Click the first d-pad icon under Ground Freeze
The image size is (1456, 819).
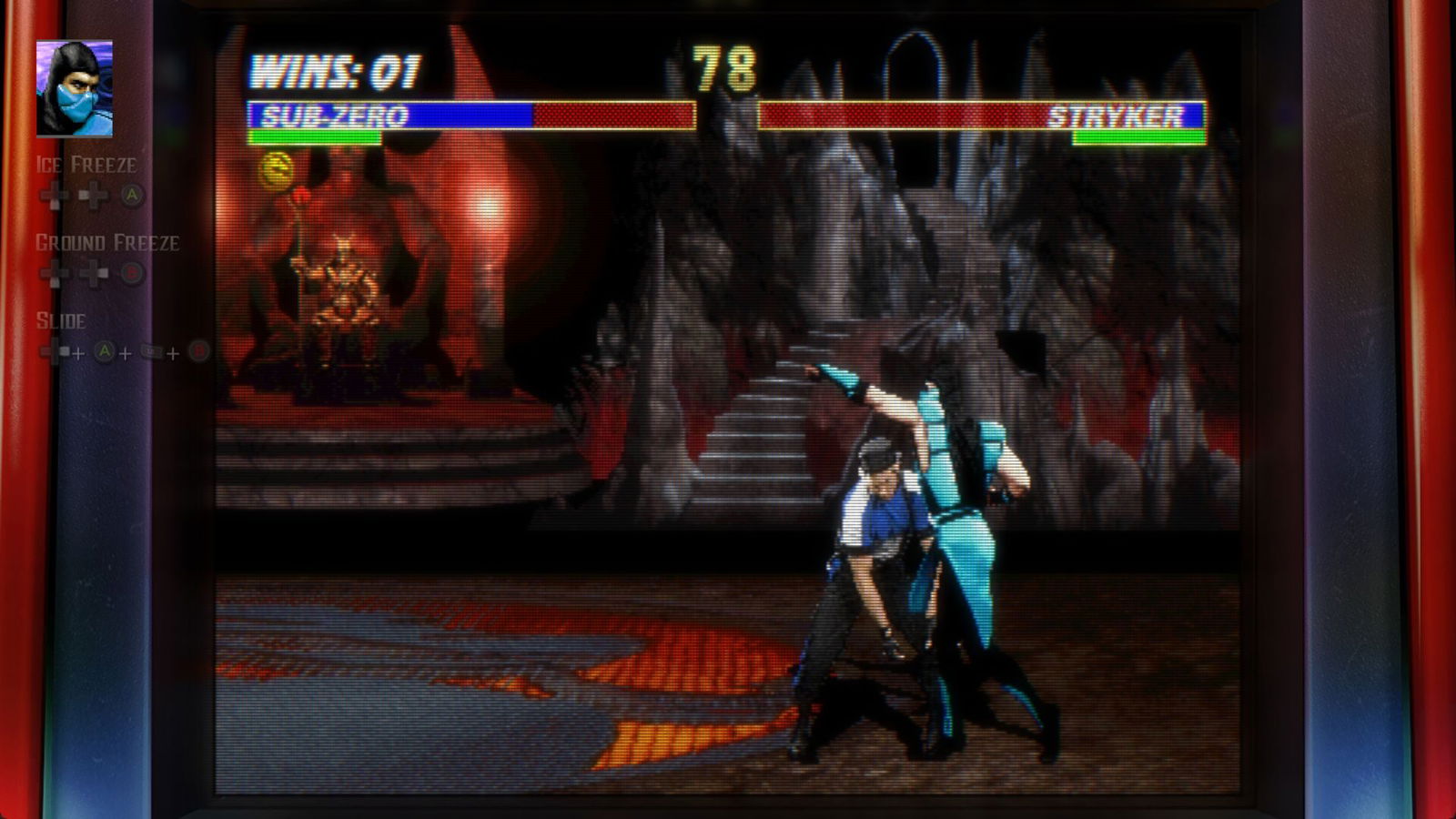coord(51,272)
